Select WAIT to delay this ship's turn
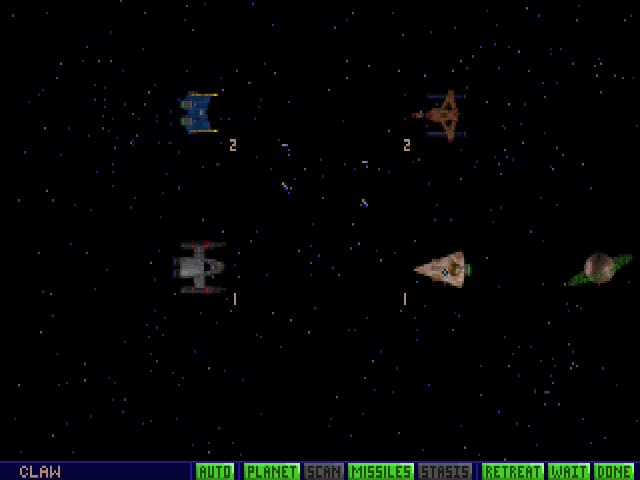 [568, 471]
